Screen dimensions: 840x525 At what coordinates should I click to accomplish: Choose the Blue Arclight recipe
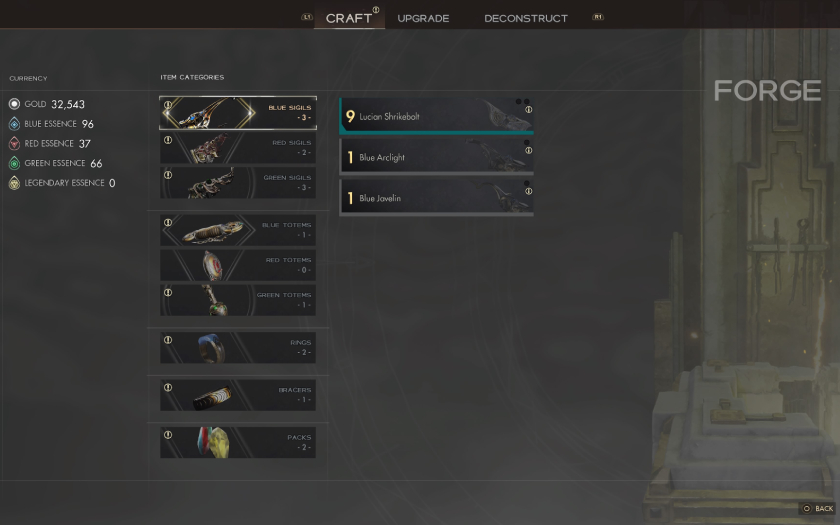tap(436, 157)
